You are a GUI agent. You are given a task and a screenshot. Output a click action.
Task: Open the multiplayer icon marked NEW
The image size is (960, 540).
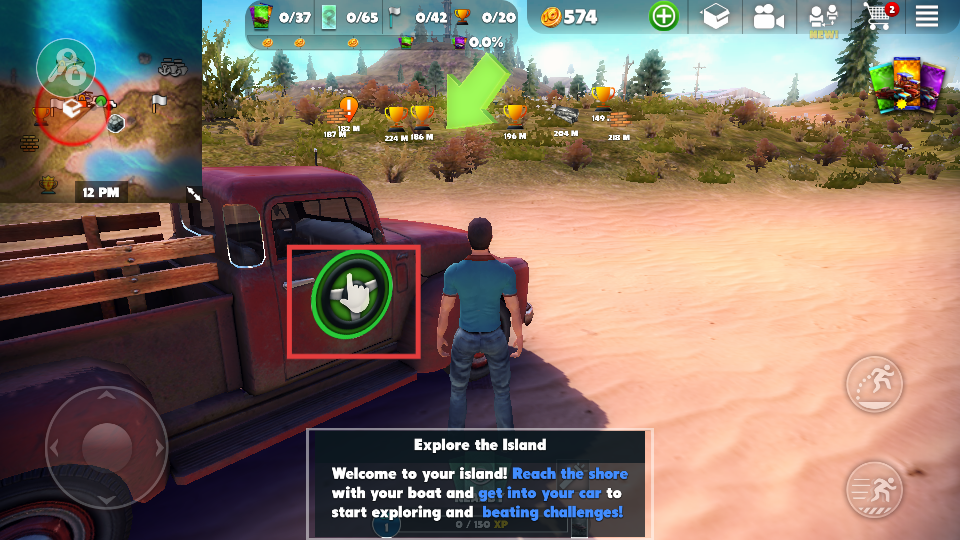point(823,18)
